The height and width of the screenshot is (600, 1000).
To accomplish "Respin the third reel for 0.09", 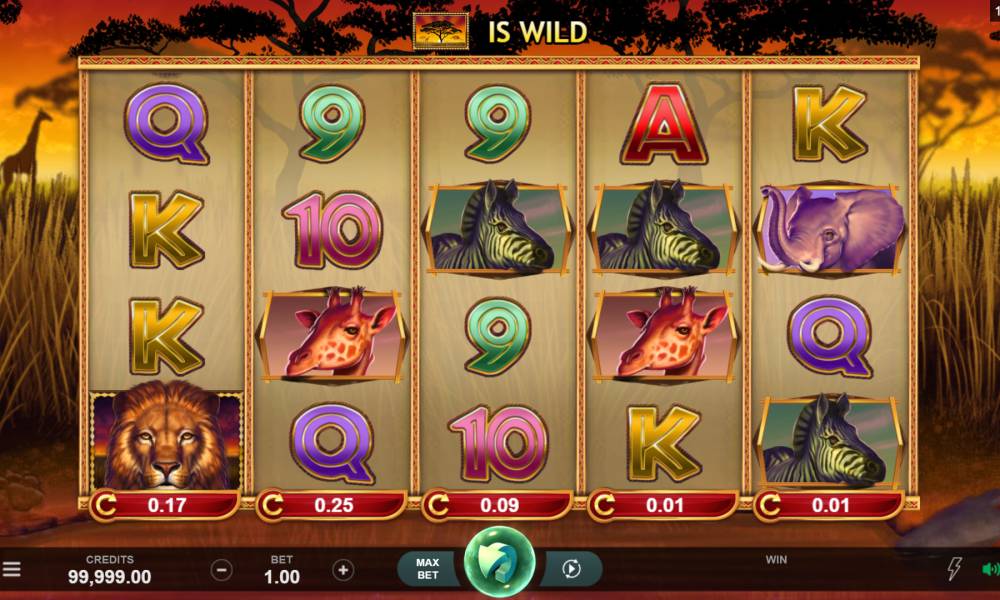I will click(x=498, y=505).
